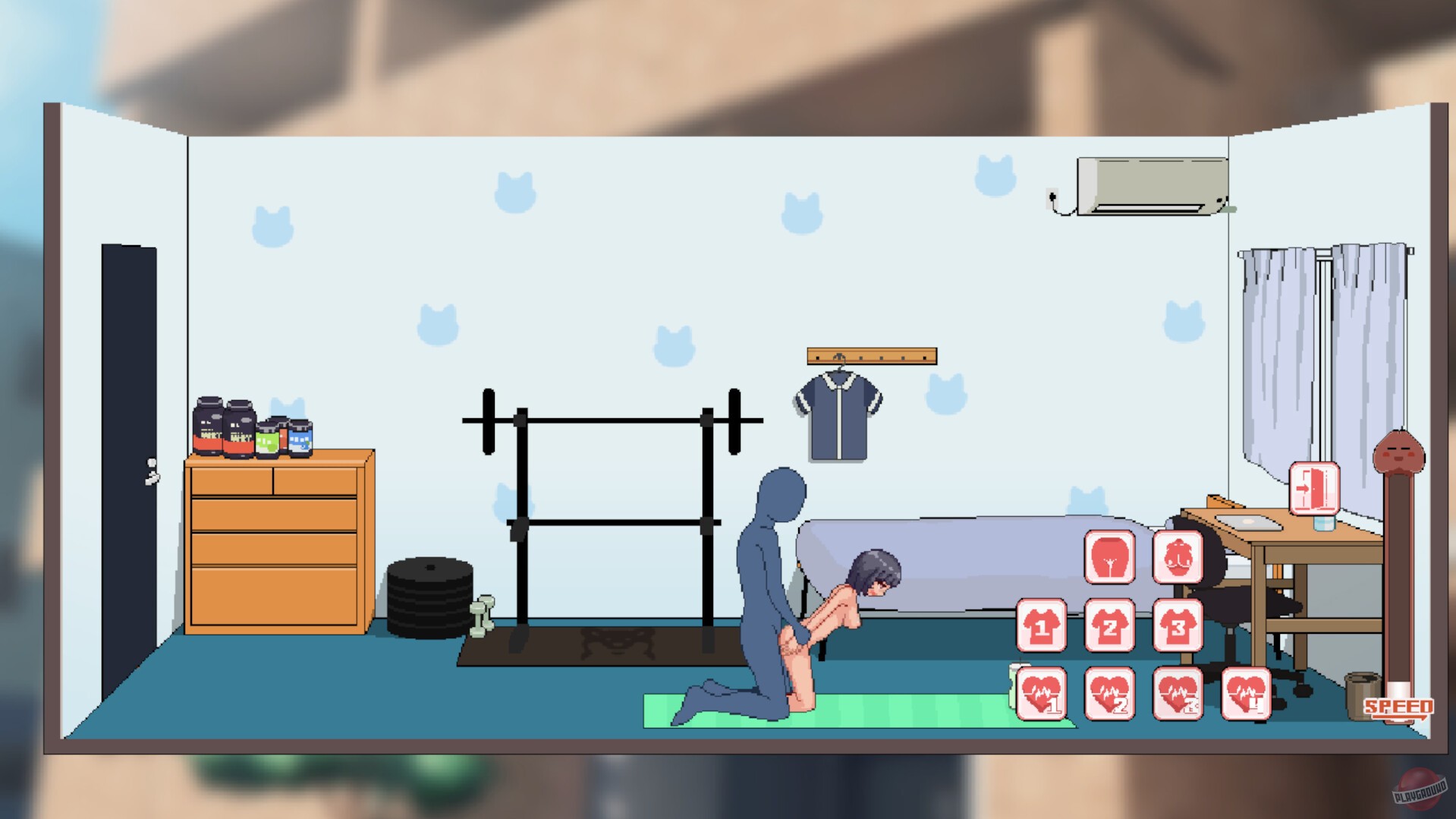Click the air conditioner unit

click(x=1149, y=184)
